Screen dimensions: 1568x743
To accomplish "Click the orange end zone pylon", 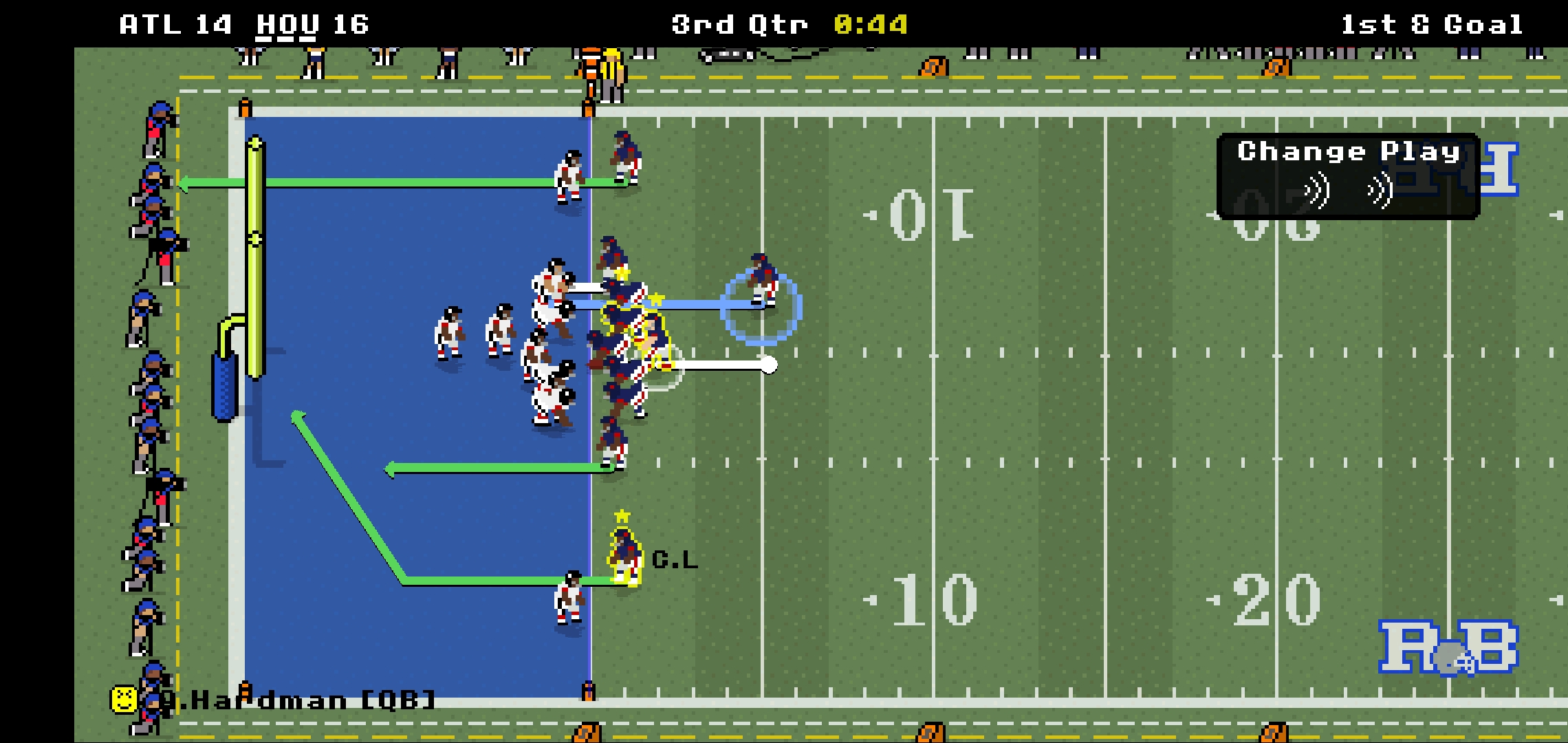I will 246,107.
